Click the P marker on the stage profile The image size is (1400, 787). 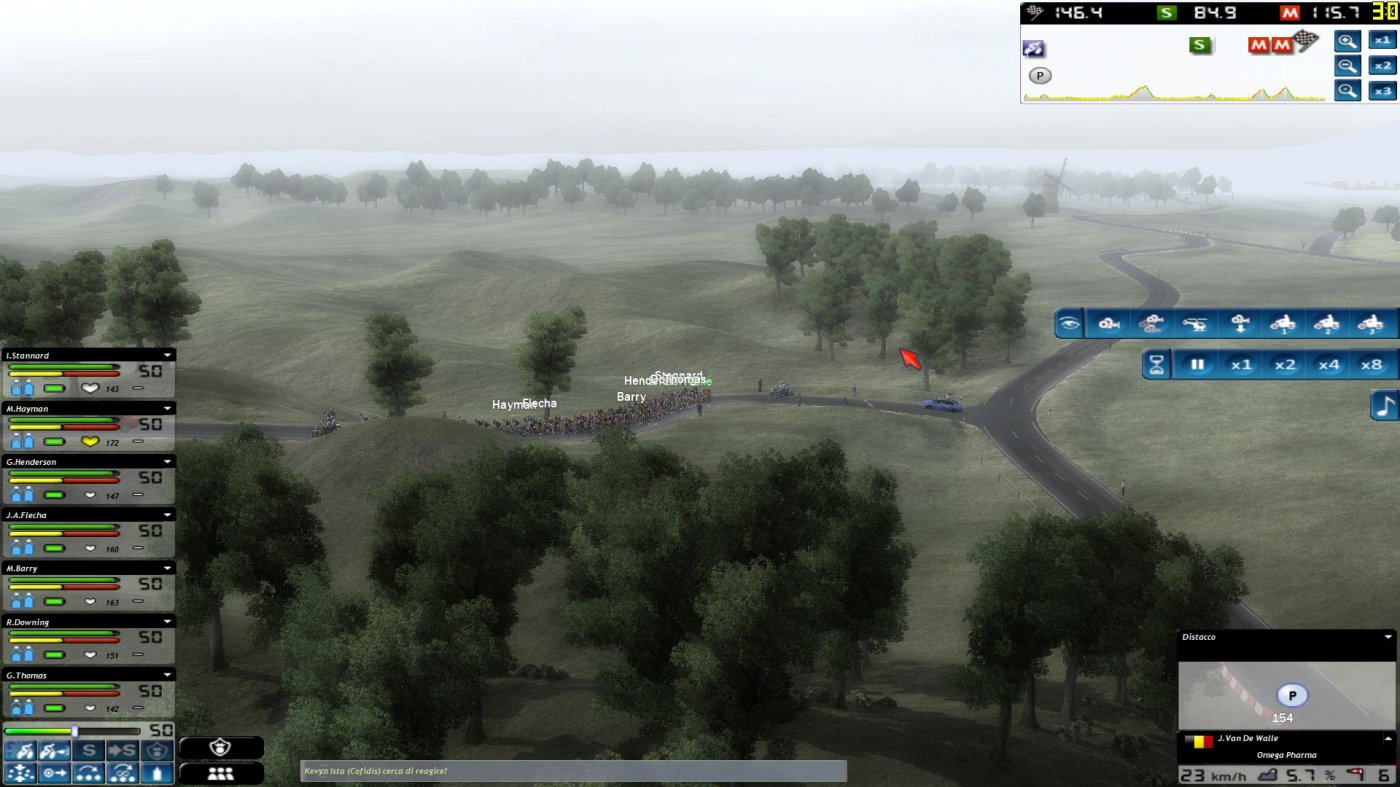click(1039, 75)
